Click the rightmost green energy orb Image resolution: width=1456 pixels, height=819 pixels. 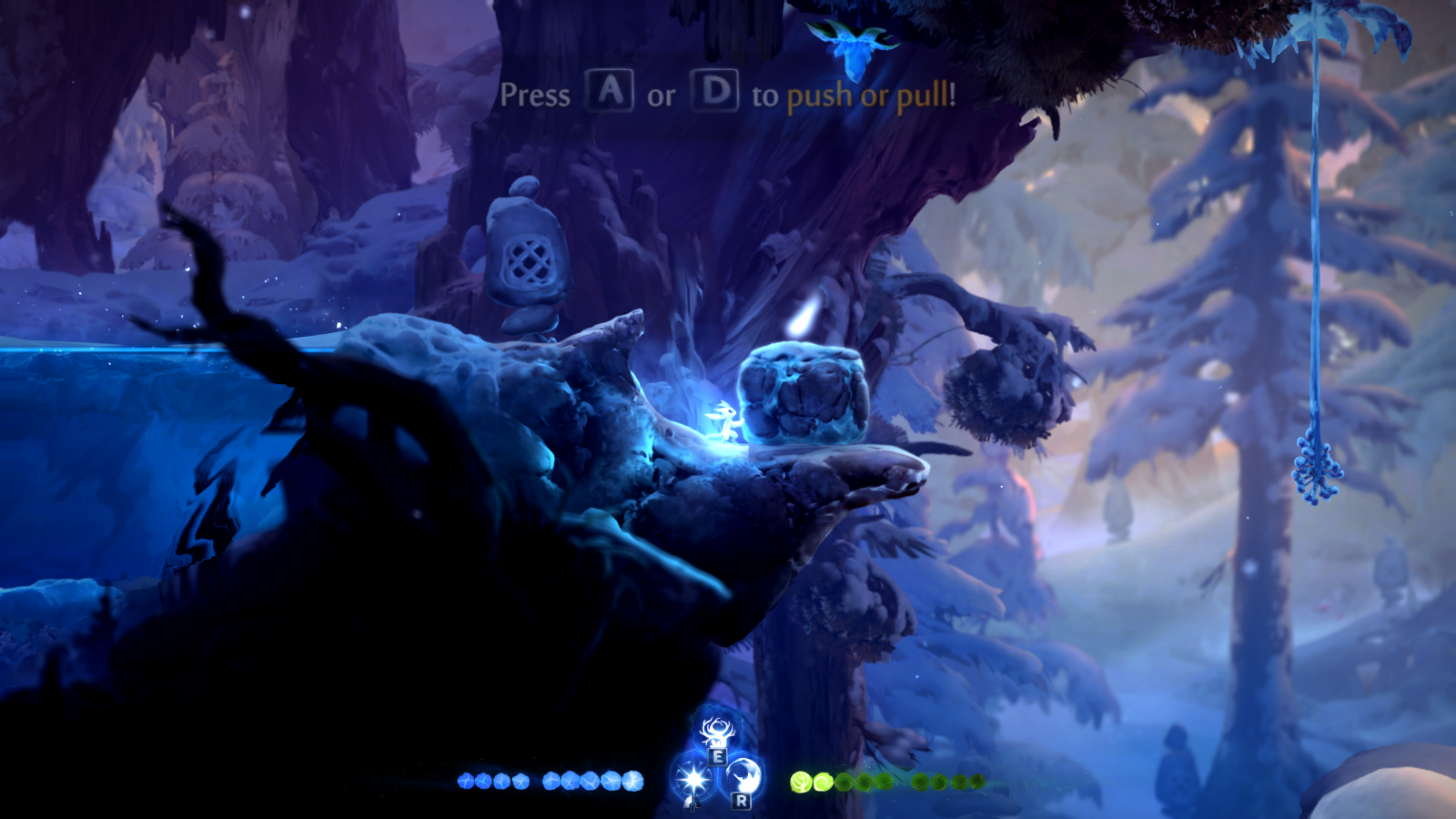(x=977, y=781)
